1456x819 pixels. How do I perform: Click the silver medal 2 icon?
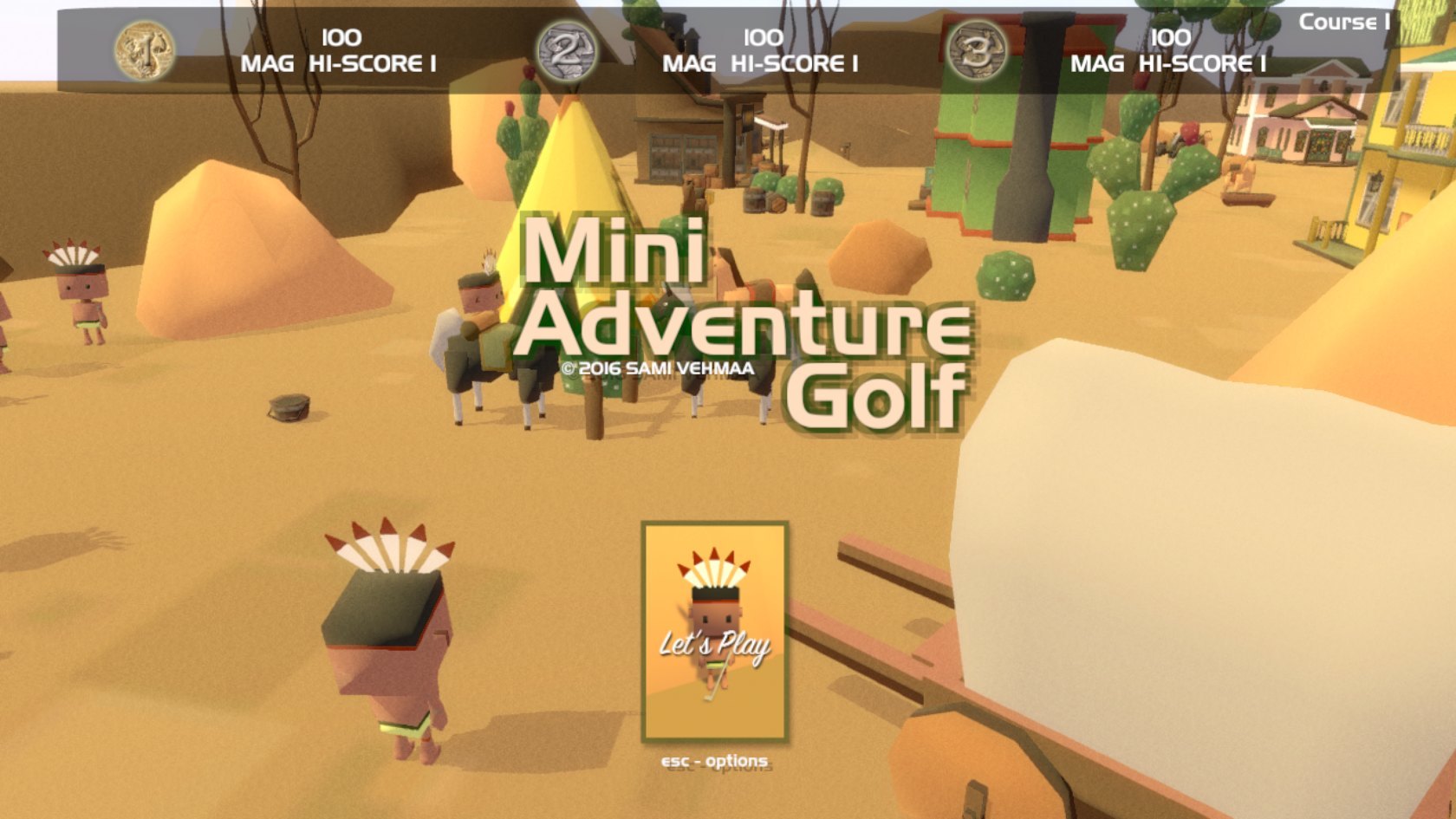click(x=568, y=49)
